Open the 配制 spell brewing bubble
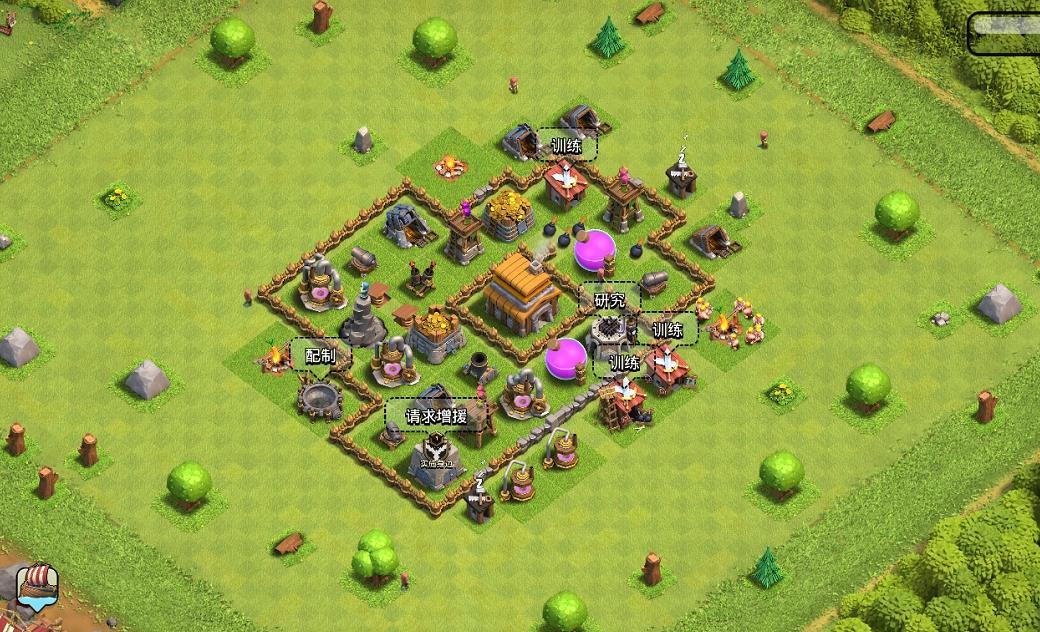1040x632 pixels. coord(321,356)
